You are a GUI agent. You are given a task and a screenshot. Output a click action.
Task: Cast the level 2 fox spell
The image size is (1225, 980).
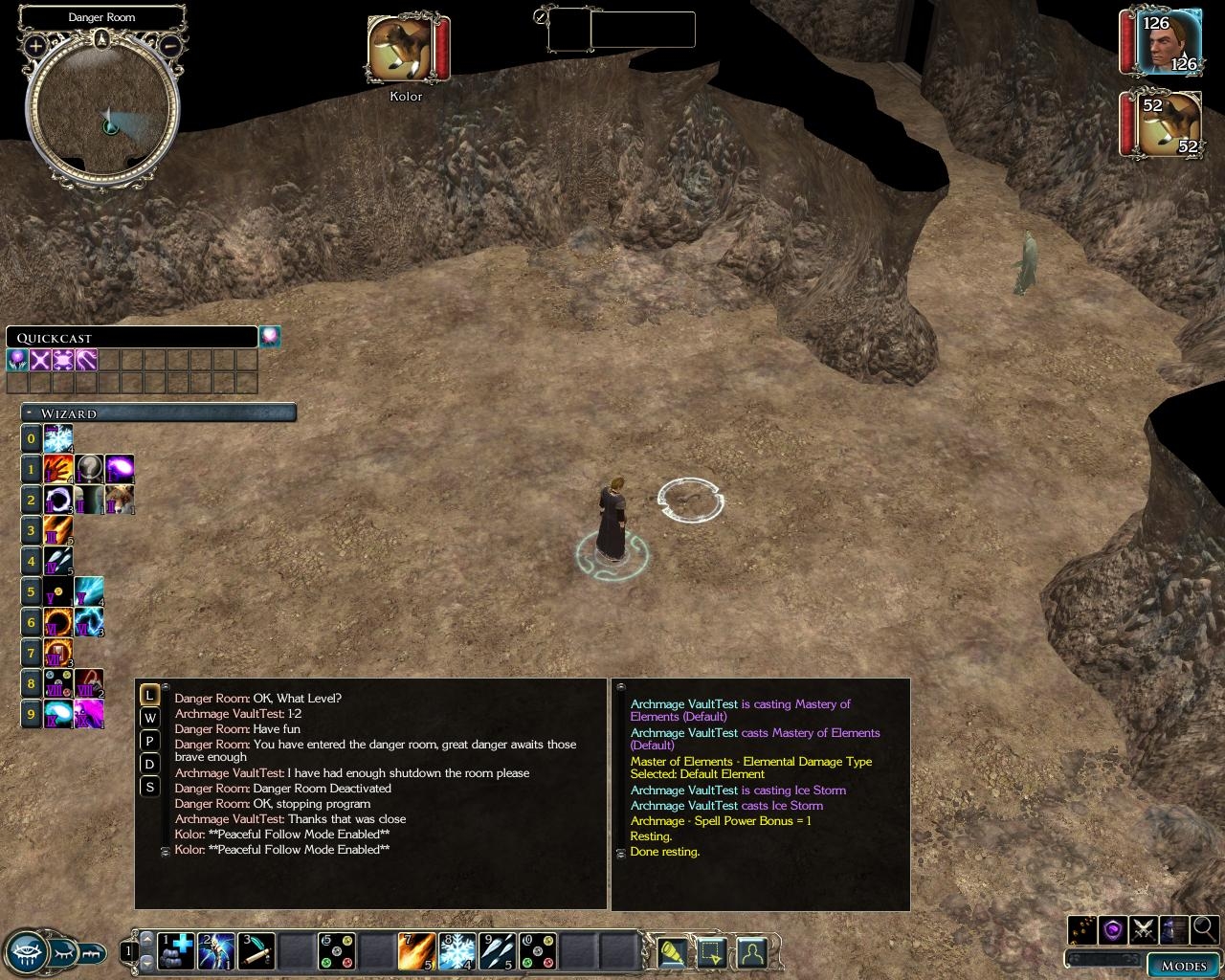120,500
